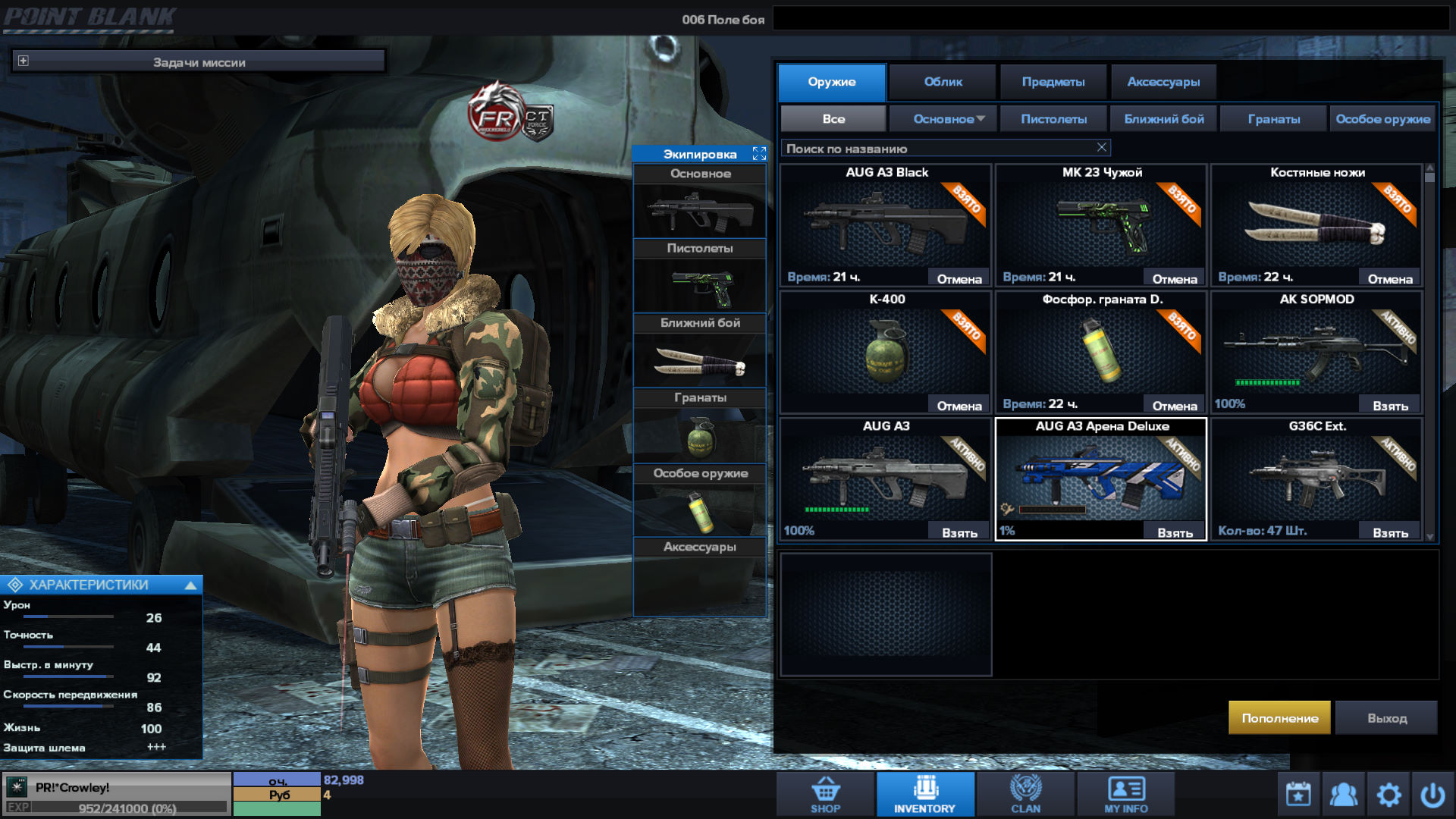The image size is (1456, 819).
Task: Filter weapons by Пистолеты
Action: (1053, 119)
